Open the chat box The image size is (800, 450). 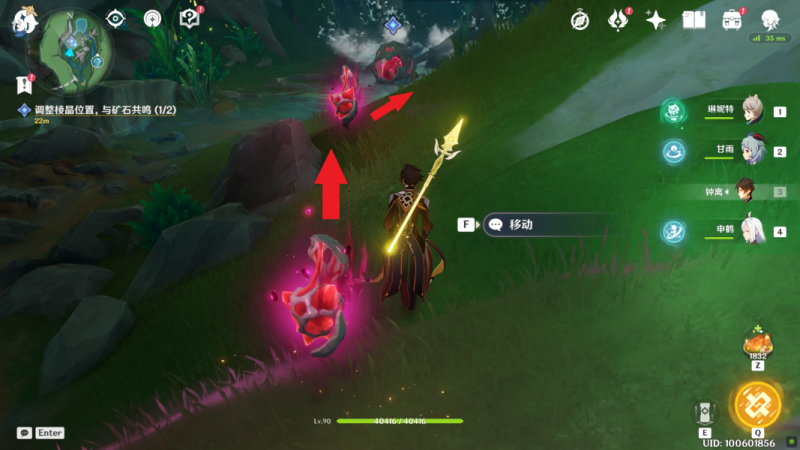(x=24, y=433)
